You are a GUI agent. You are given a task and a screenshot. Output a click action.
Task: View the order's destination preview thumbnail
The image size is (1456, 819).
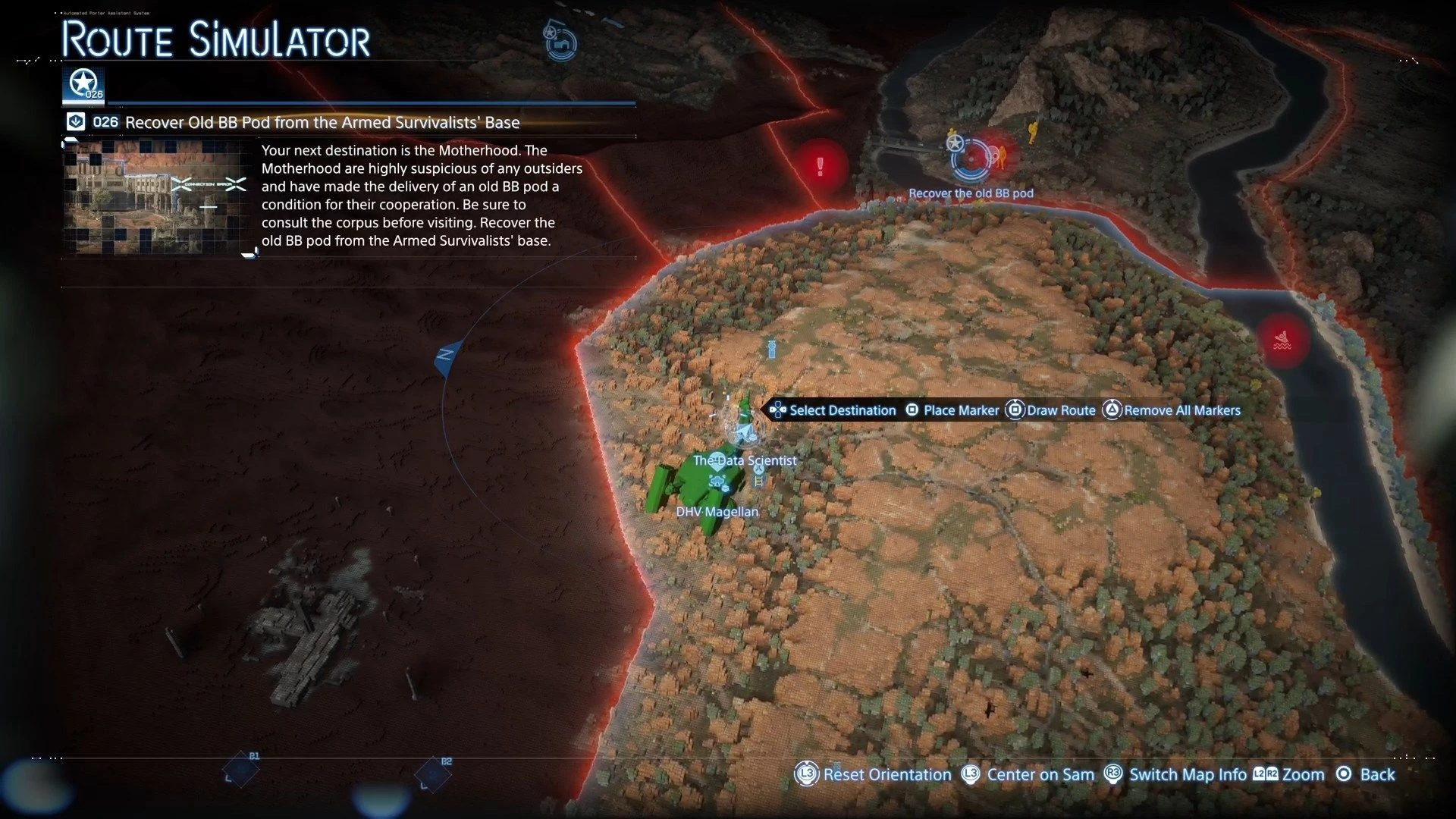click(157, 197)
